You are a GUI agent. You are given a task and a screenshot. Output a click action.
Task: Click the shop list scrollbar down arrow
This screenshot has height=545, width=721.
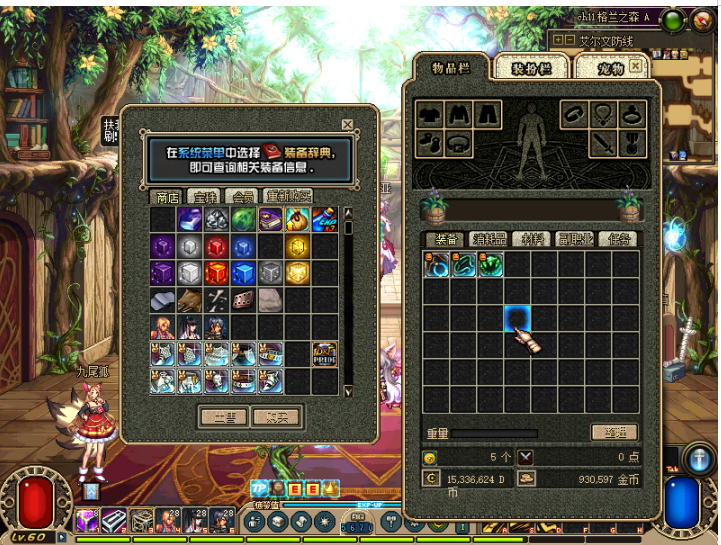click(348, 391)
